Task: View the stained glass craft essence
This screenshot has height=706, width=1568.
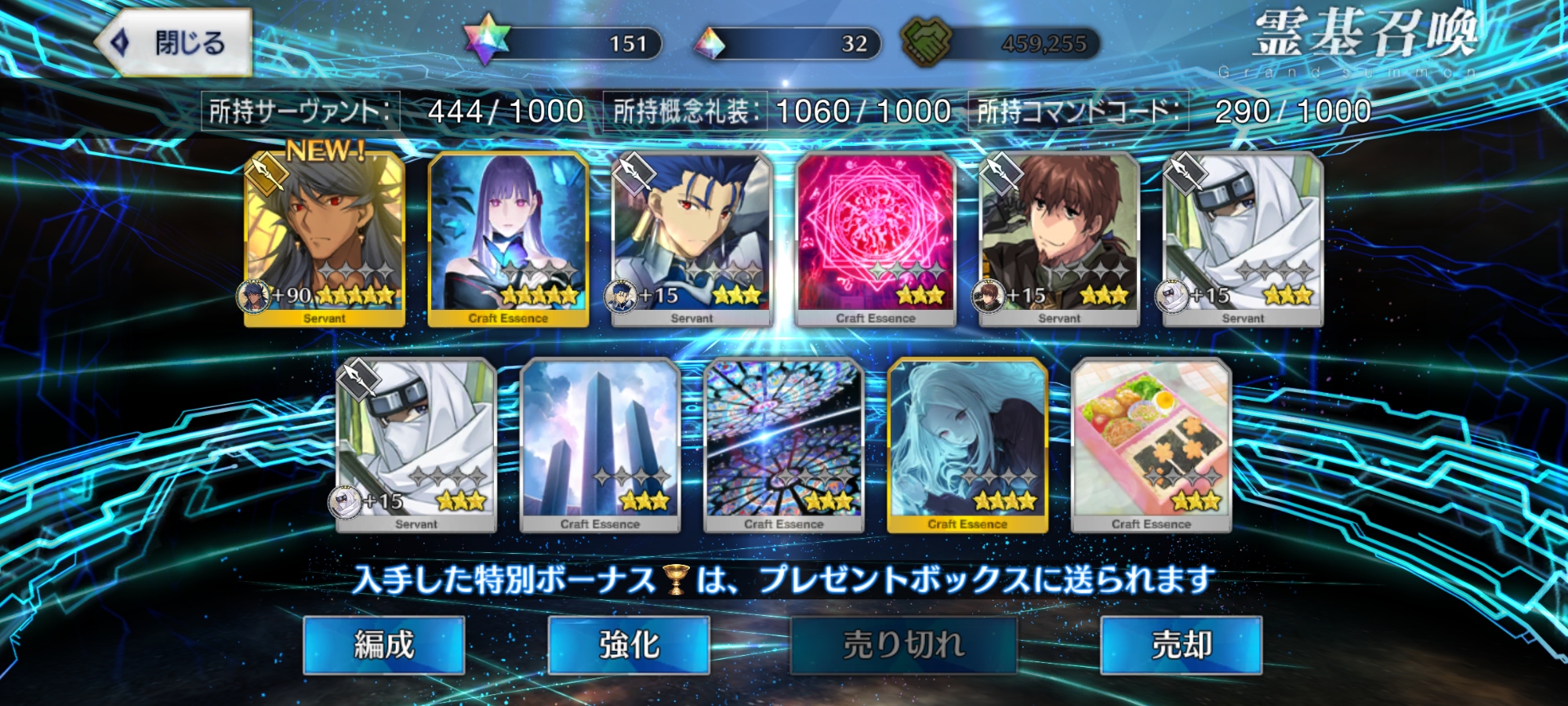Action: (x=783, y=445)
